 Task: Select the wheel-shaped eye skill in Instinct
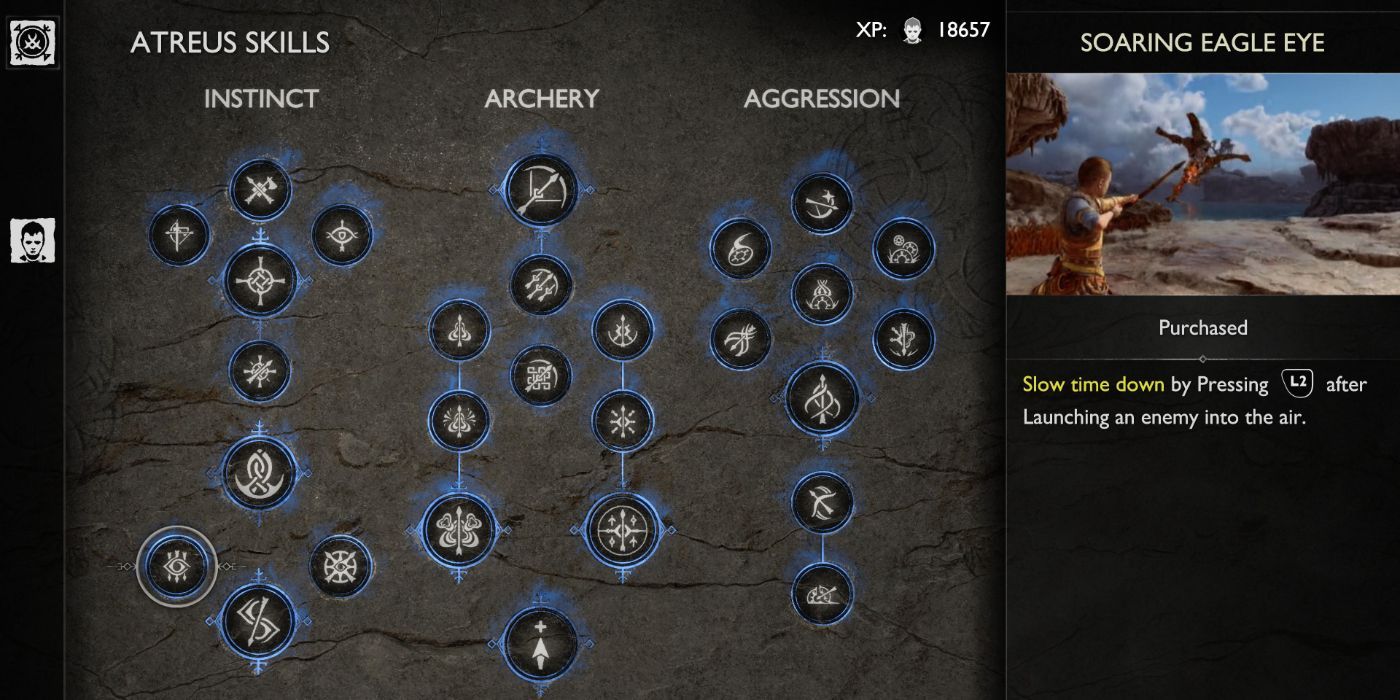coord(341,566)
